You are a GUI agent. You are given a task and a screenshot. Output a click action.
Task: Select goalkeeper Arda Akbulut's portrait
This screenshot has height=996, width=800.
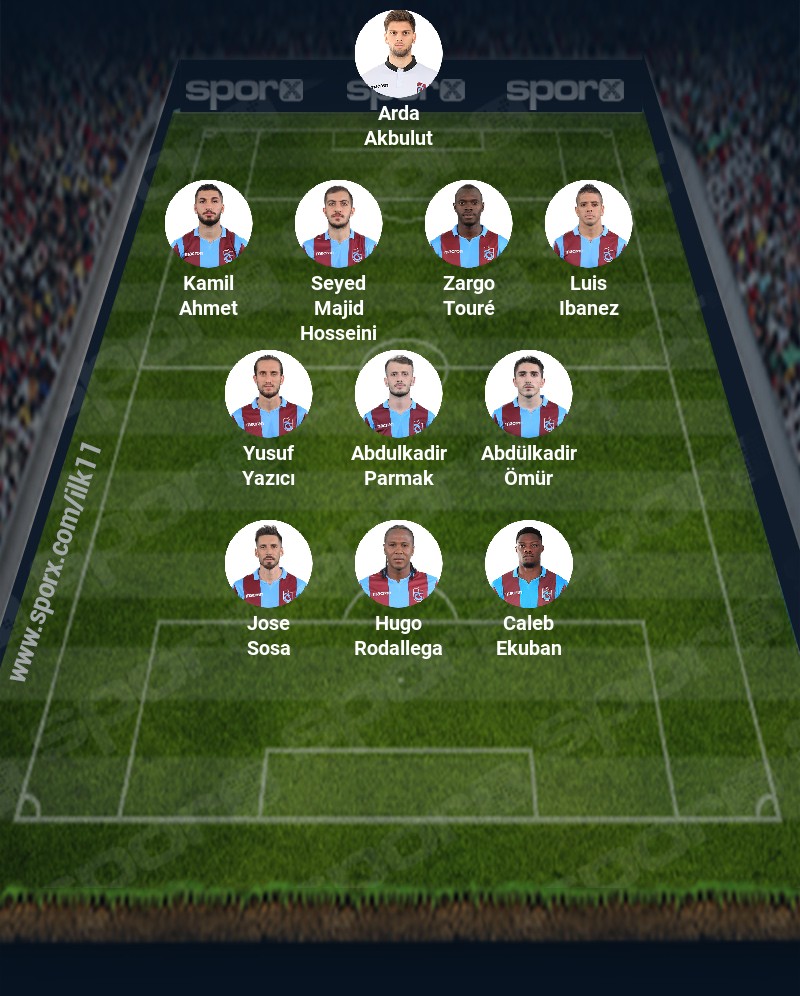[398, 53]
